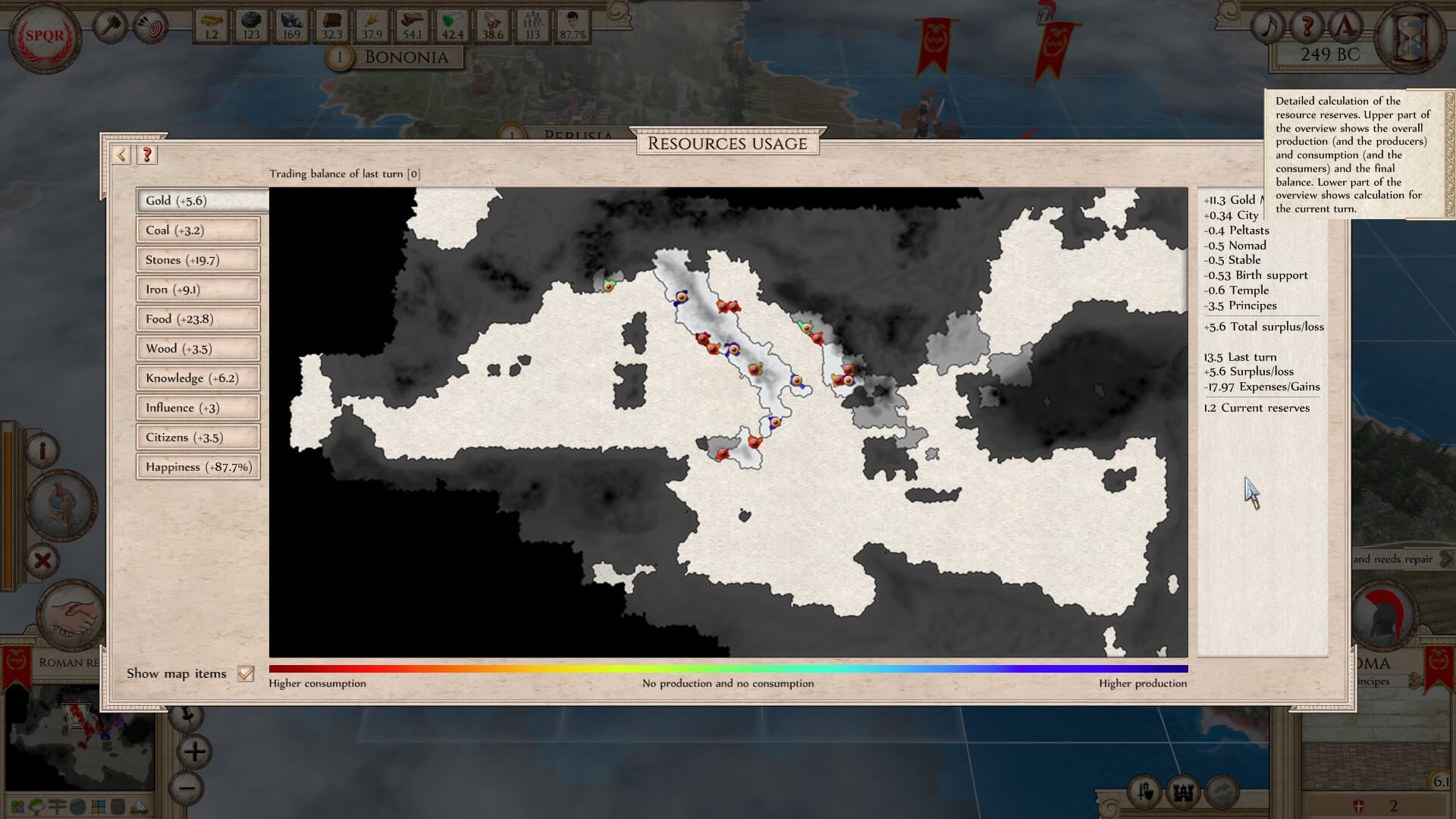Image resolution: width=1456 pixels, height=819 pixels.
Task: Click the minimap zoom-out minus button
Action: coord(187,788)
